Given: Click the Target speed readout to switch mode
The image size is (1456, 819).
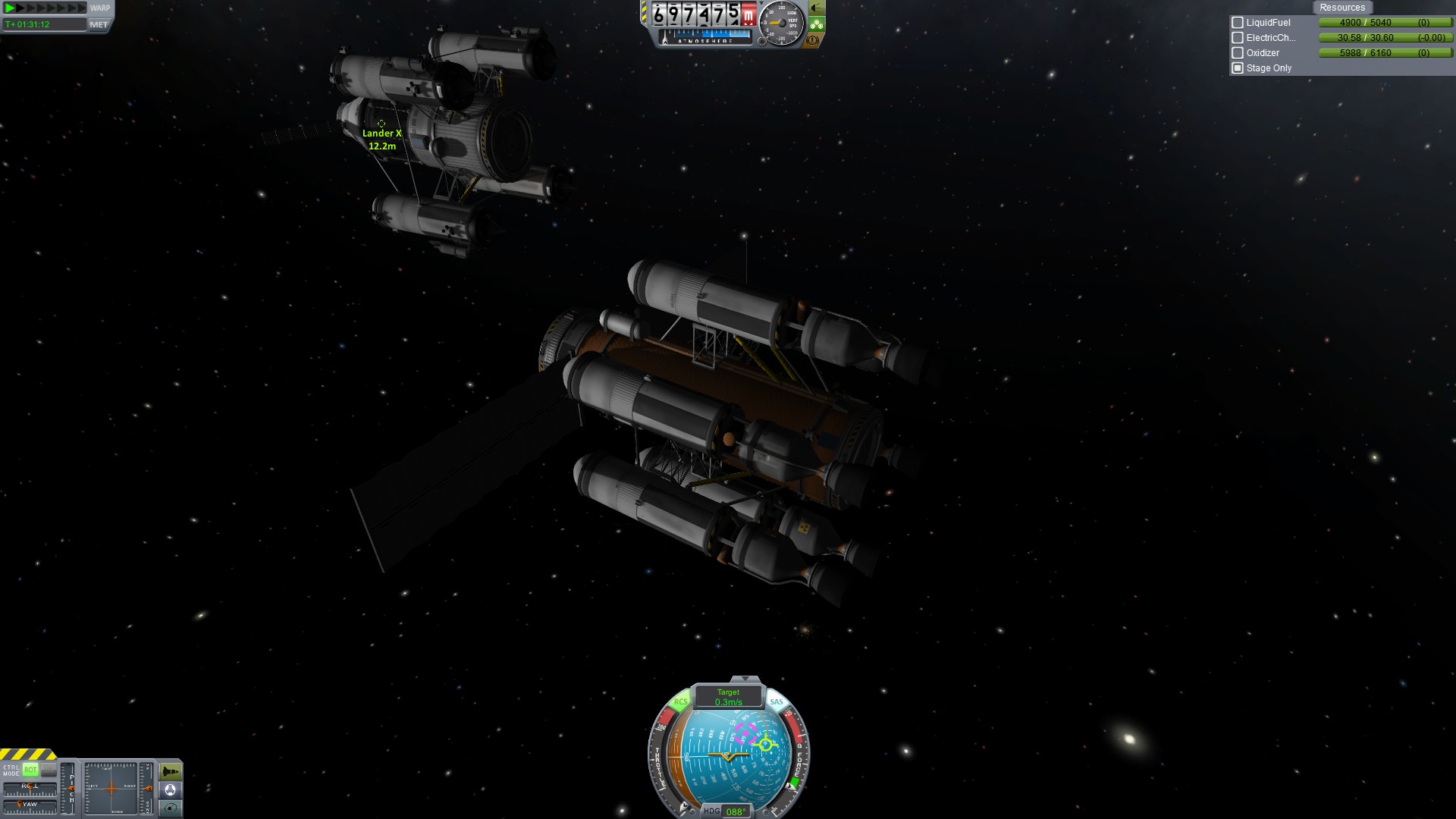Looking at the screenshot, I should (728, 697).
